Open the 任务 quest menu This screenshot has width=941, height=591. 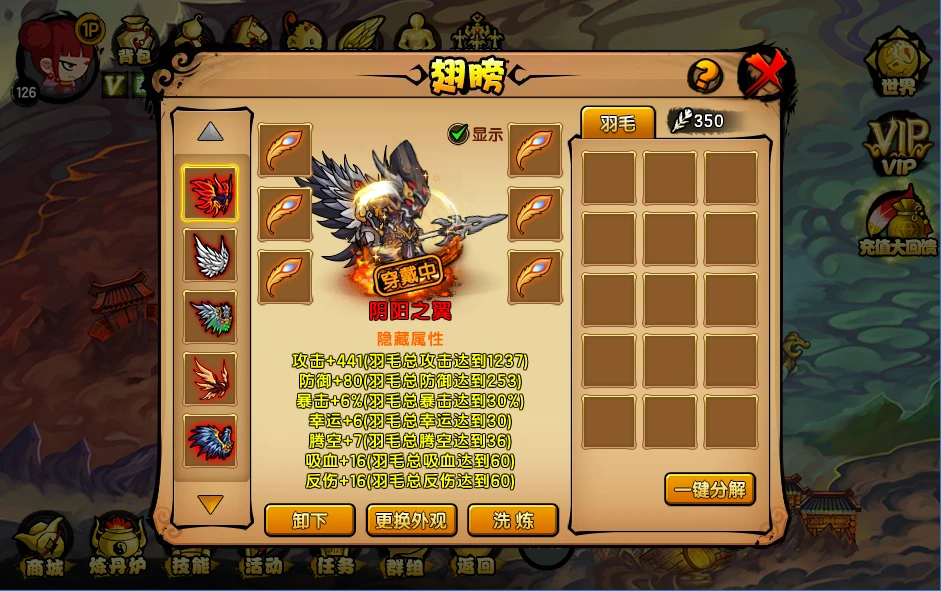[x=333, y=555]
